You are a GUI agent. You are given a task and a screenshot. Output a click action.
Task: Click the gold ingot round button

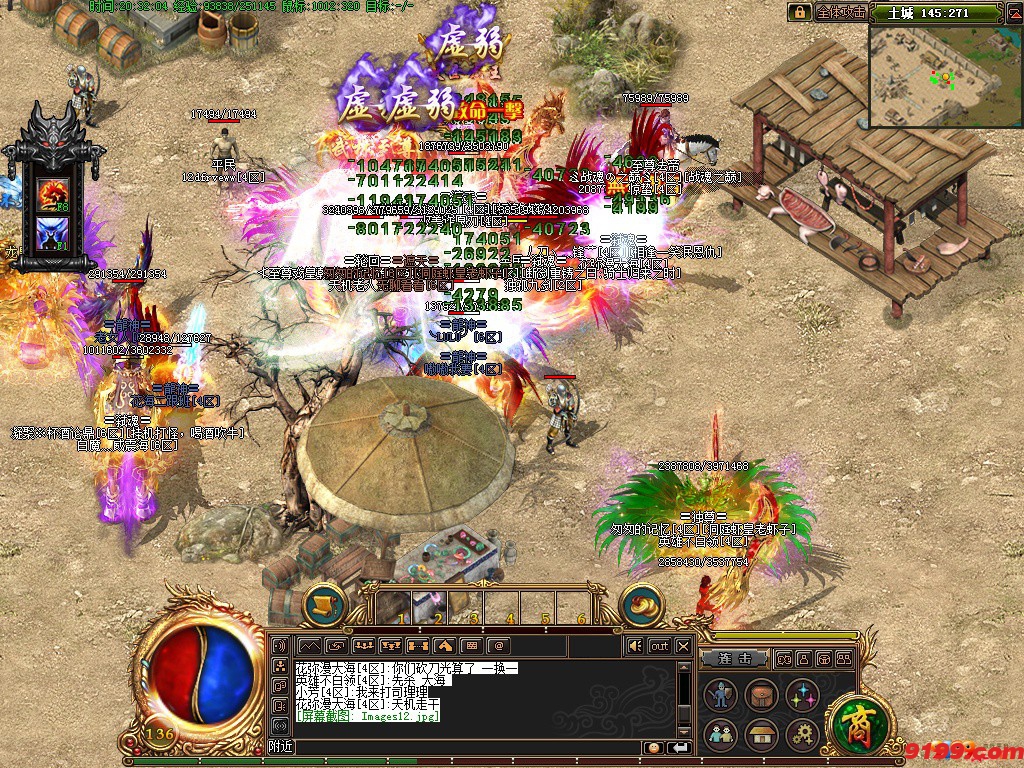coord(642,604)
